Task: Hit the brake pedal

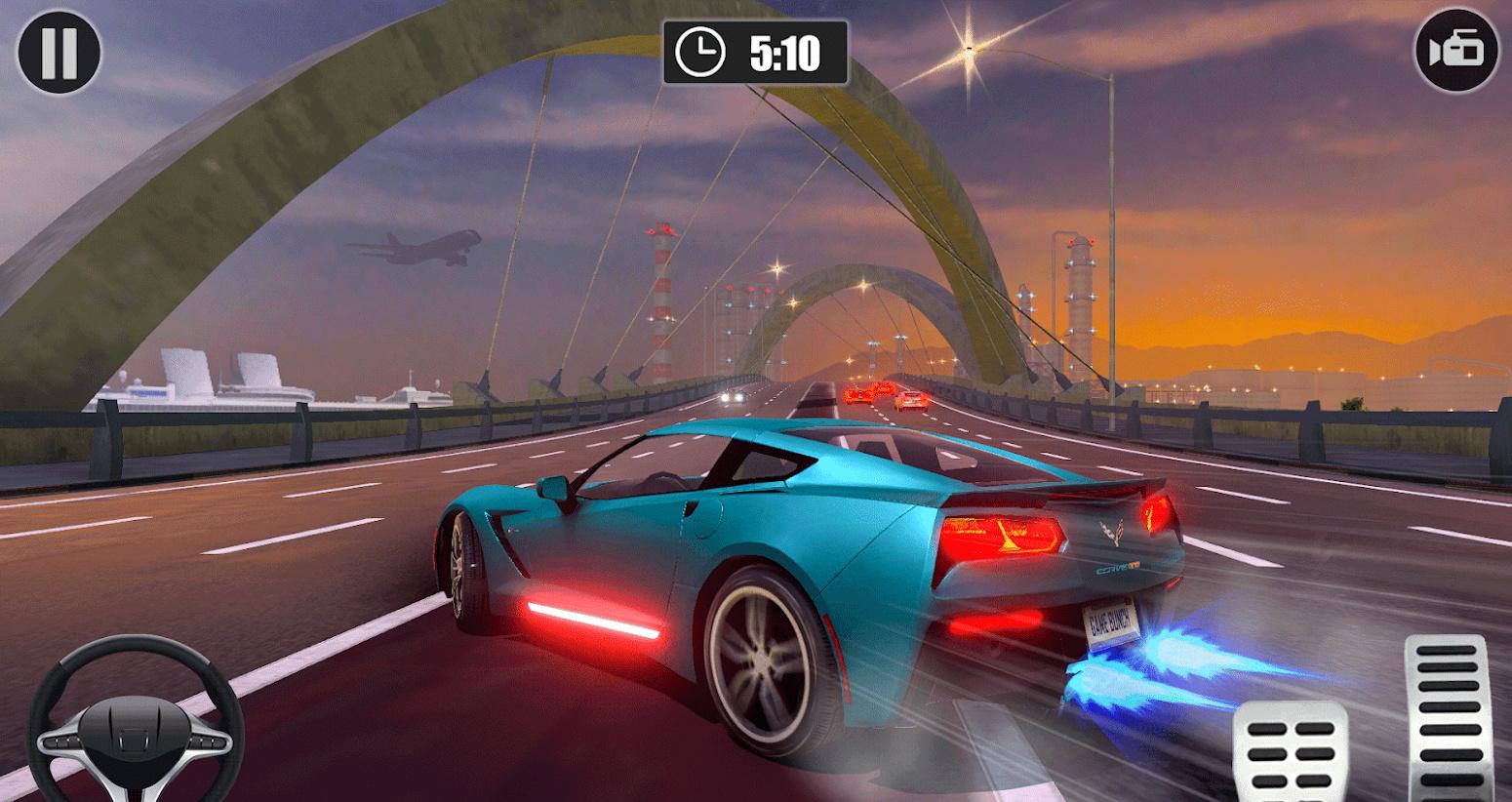Action: (1291, 753)
